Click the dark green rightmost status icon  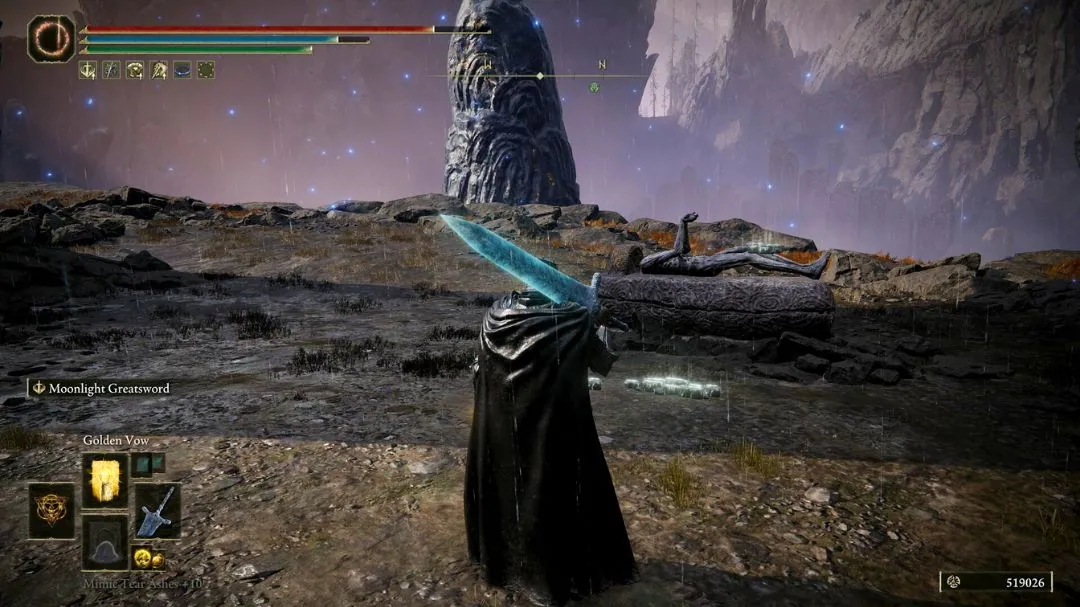tap(206, 70)
